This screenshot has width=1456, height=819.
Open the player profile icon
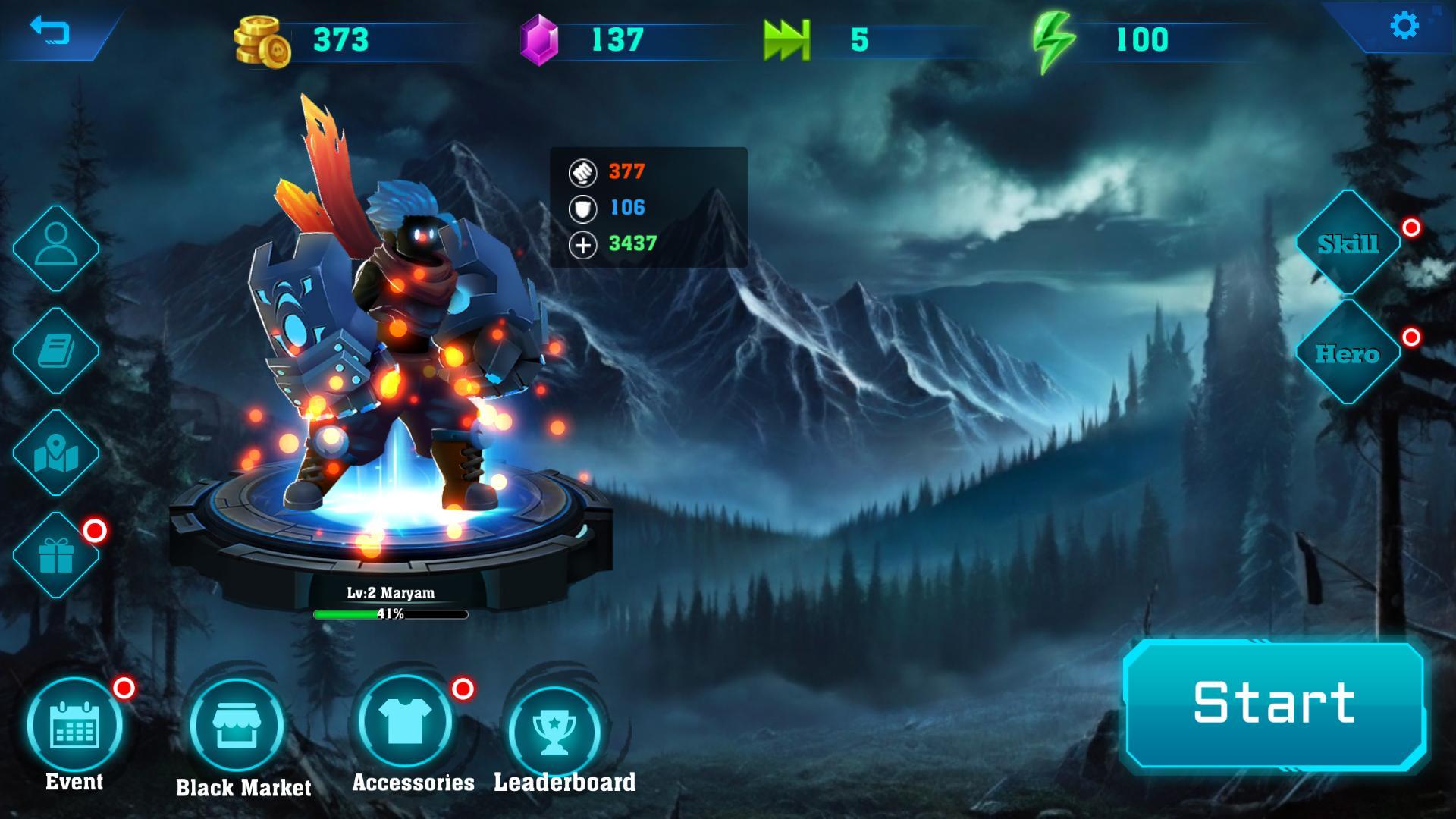pyautogui.click(x=56, y=247)
